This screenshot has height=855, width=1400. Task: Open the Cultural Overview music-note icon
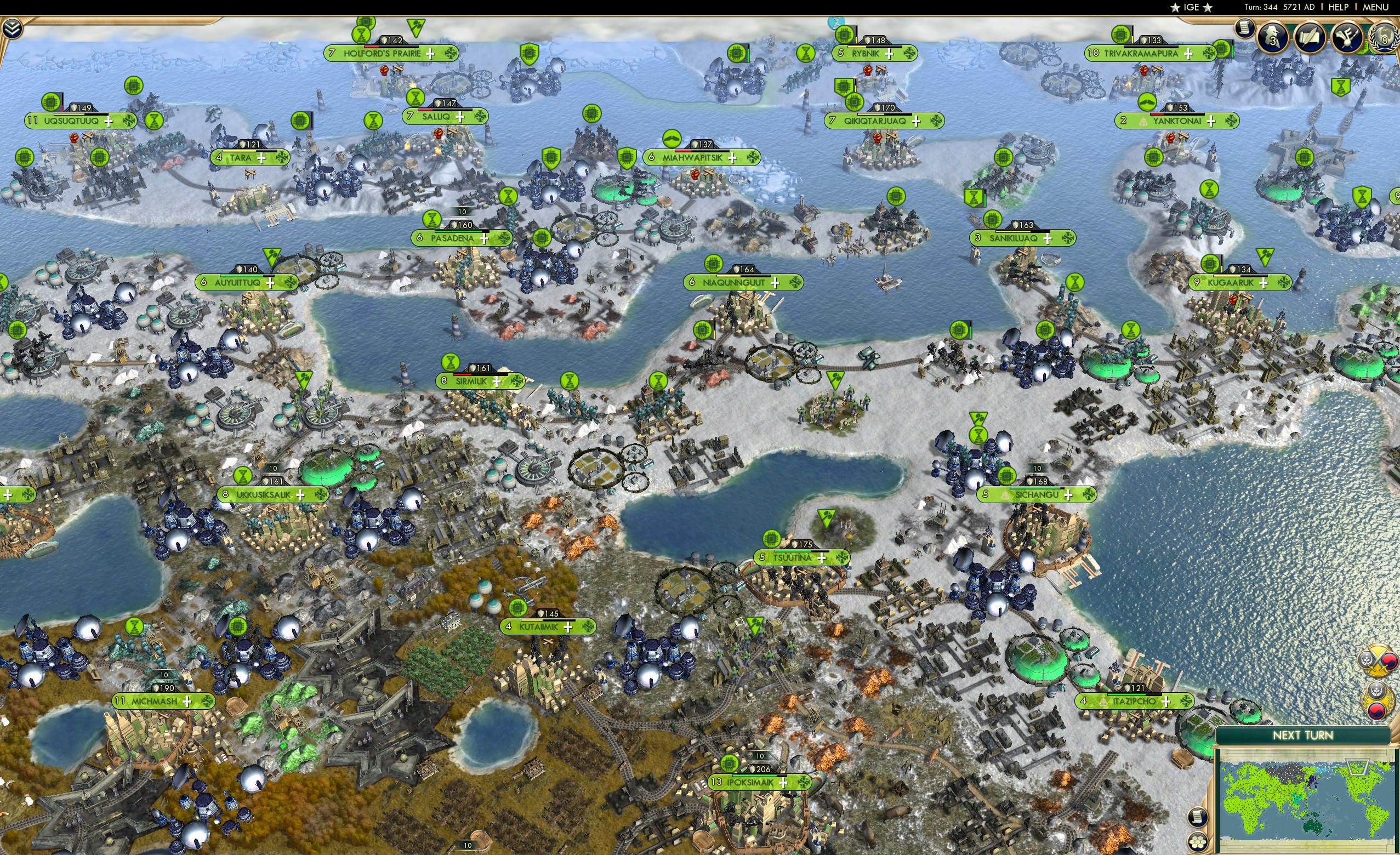click(x=1348, y=38)
